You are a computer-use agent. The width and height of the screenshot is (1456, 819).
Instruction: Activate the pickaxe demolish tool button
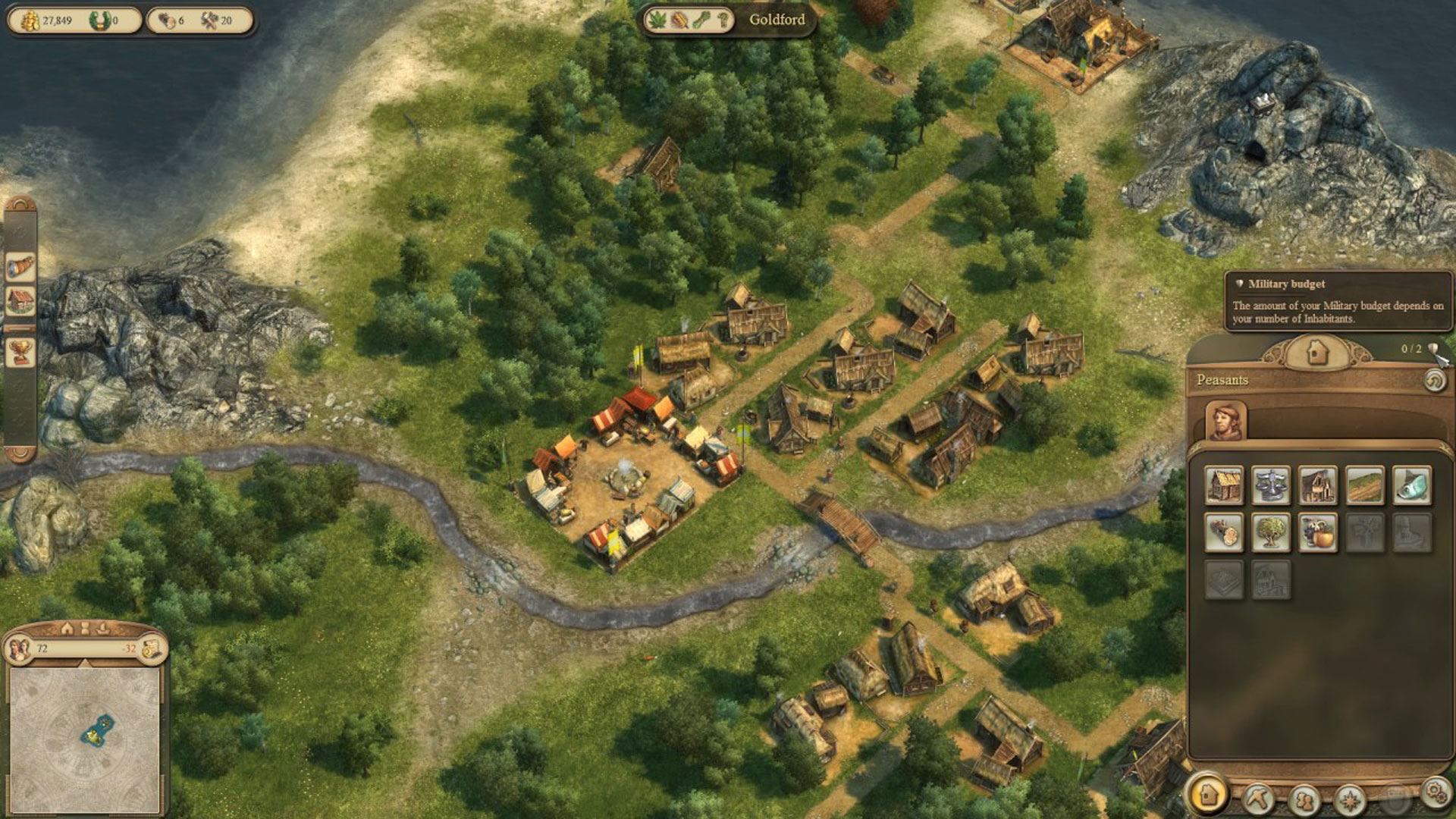click(1257, 797)
